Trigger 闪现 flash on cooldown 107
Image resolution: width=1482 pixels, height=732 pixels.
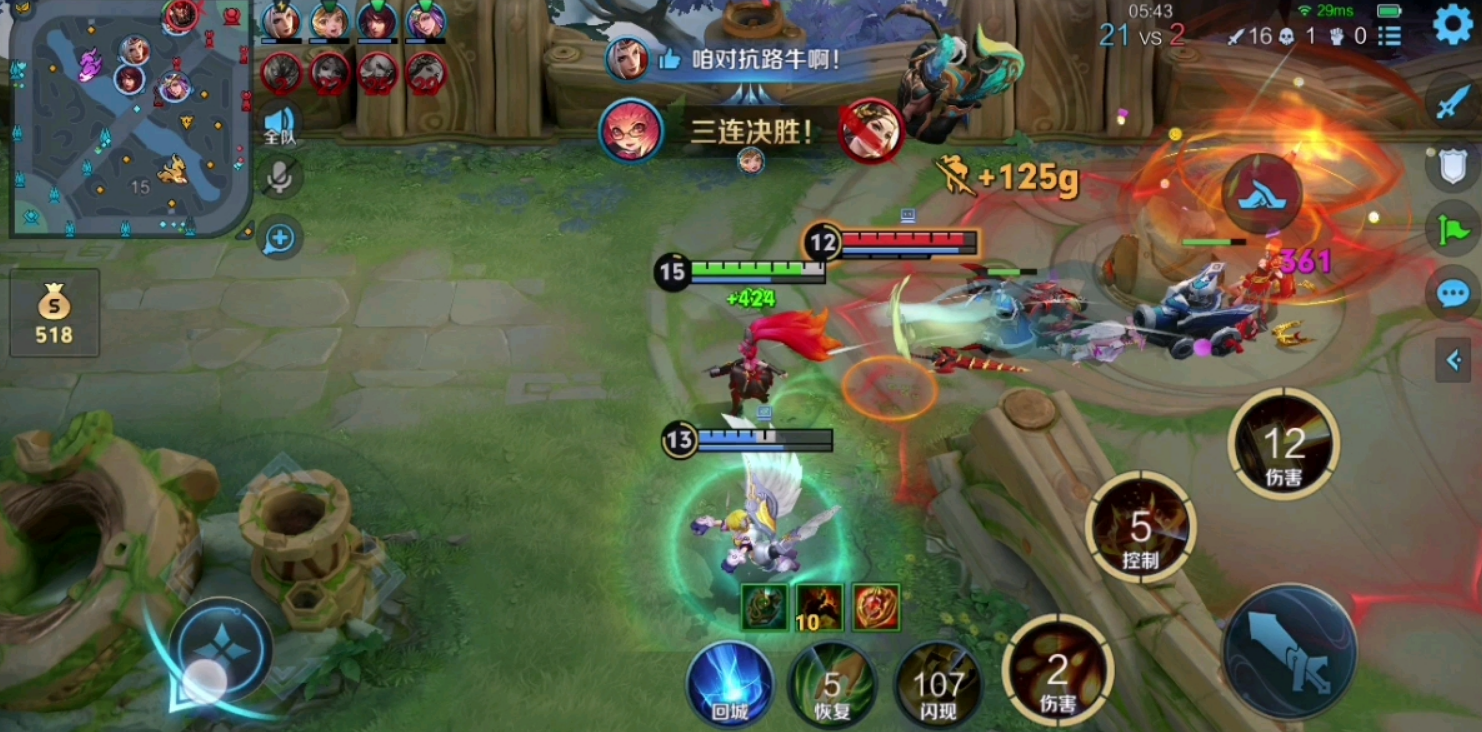(937, 682)
